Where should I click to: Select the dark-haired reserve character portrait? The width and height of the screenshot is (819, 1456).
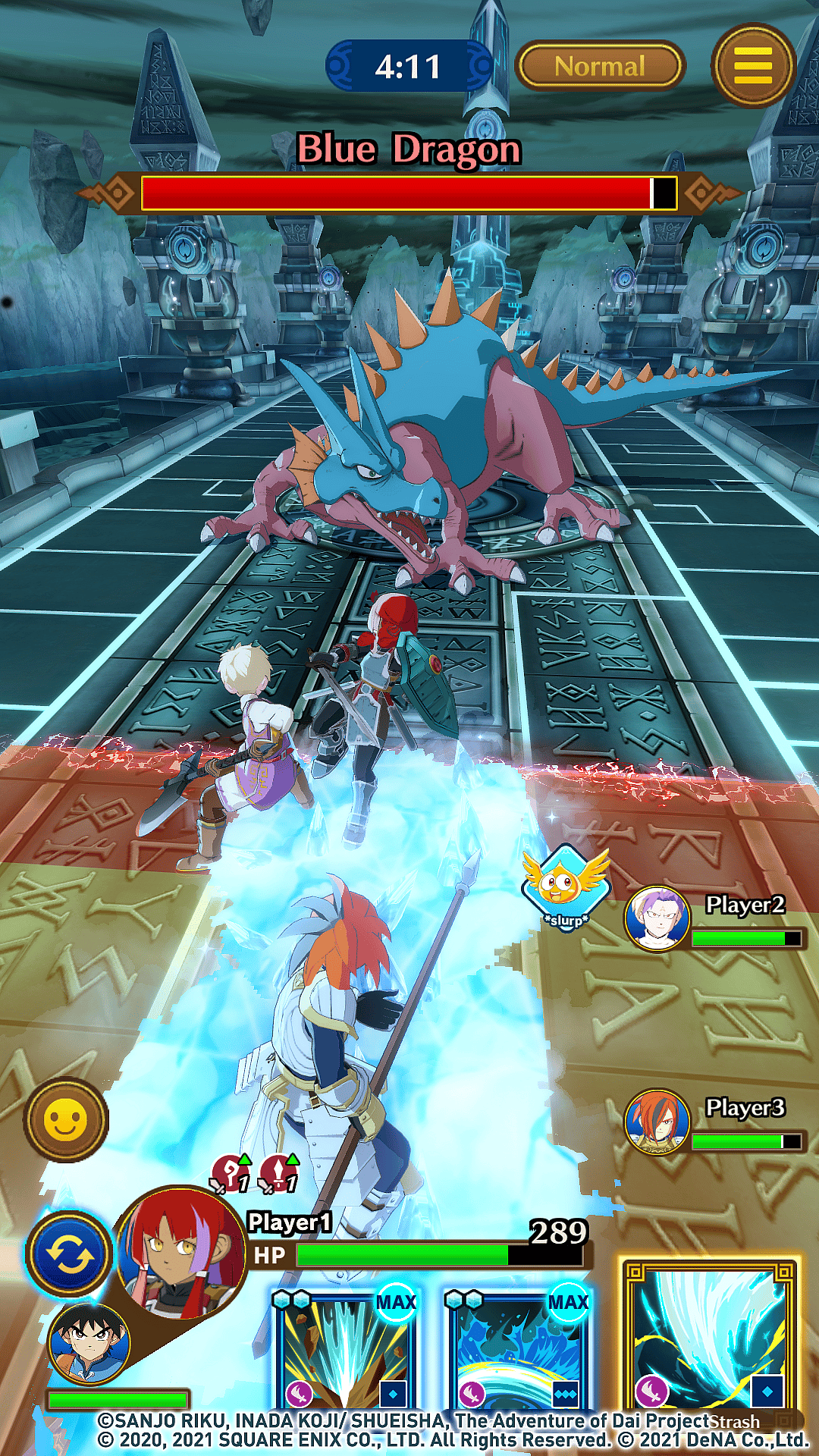(x=89, y=1343)
